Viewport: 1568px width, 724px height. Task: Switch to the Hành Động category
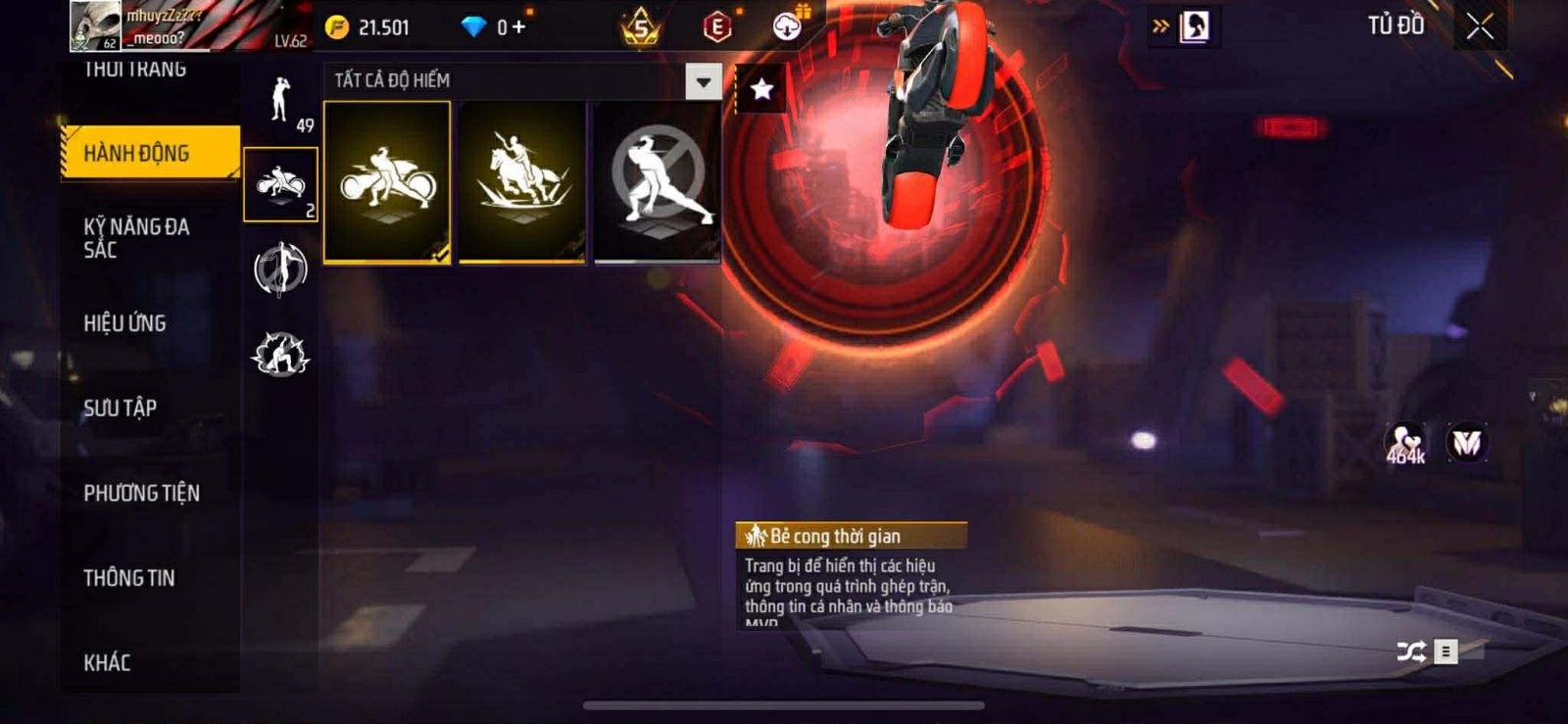pos(150,153)
